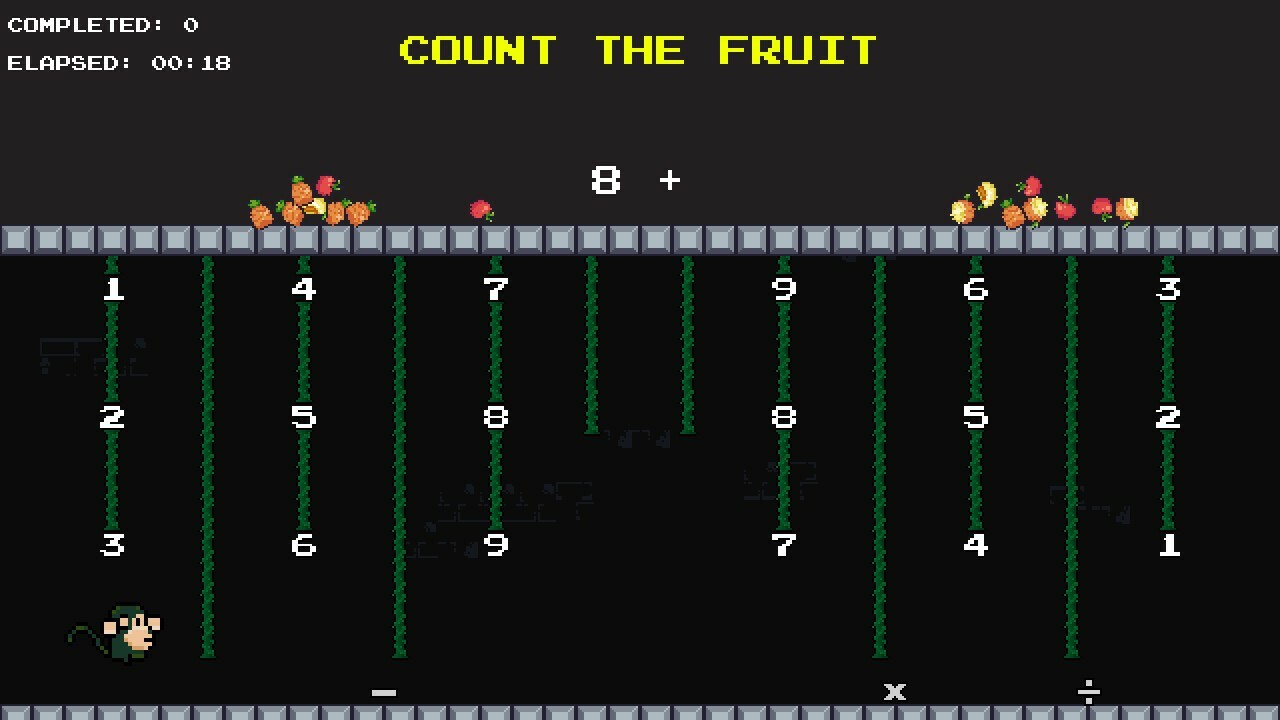1280x720 pixels.
Task: Select number 7 at the top of the third vine
Action: pos(496,290)
